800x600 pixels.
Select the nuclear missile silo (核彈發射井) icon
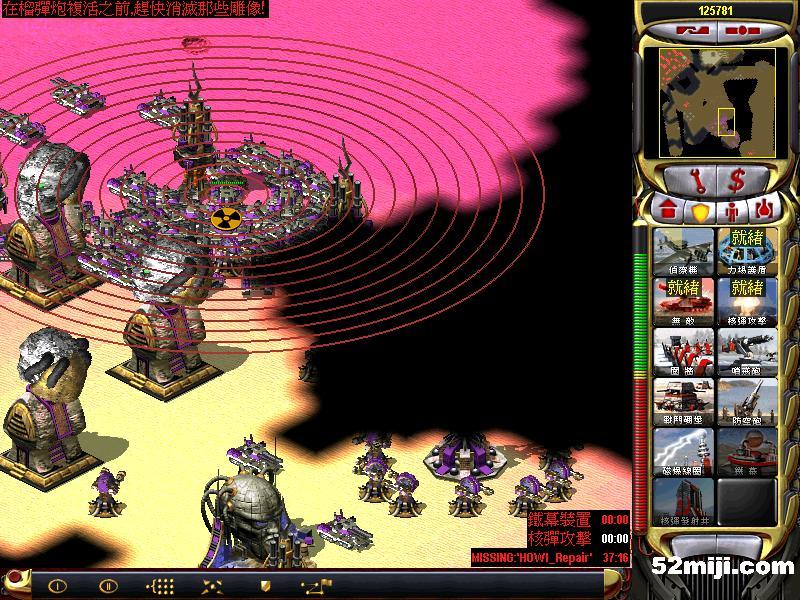(683, 502)
